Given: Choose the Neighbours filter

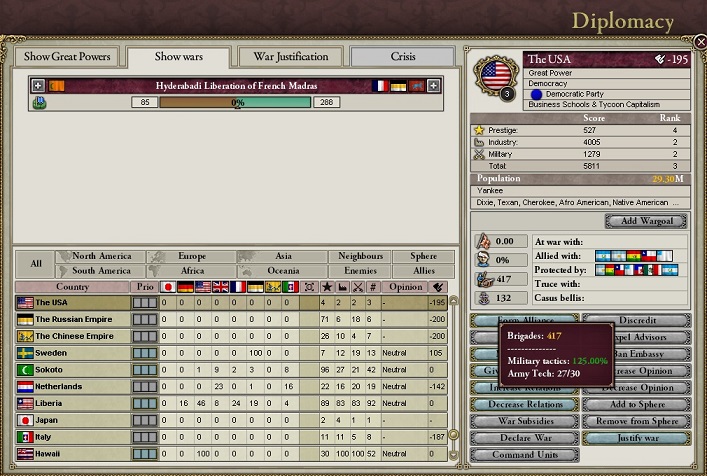Looking at the screenshot, I should [x=360, y=257].
